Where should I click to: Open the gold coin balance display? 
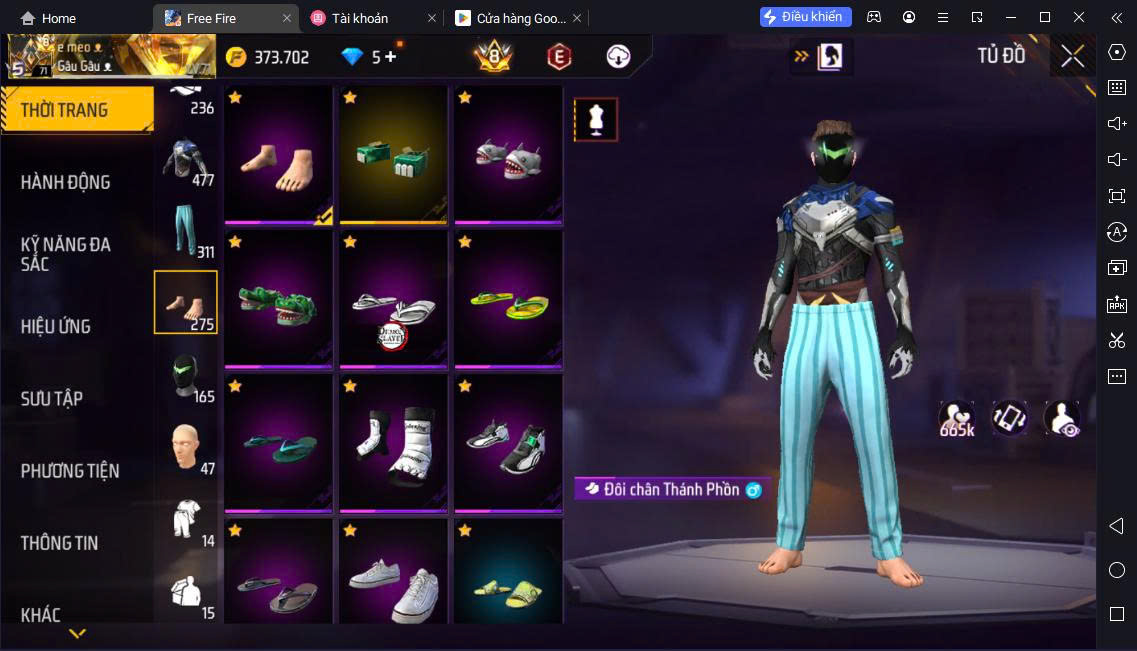pyautogui.click(x=268, y=57)
